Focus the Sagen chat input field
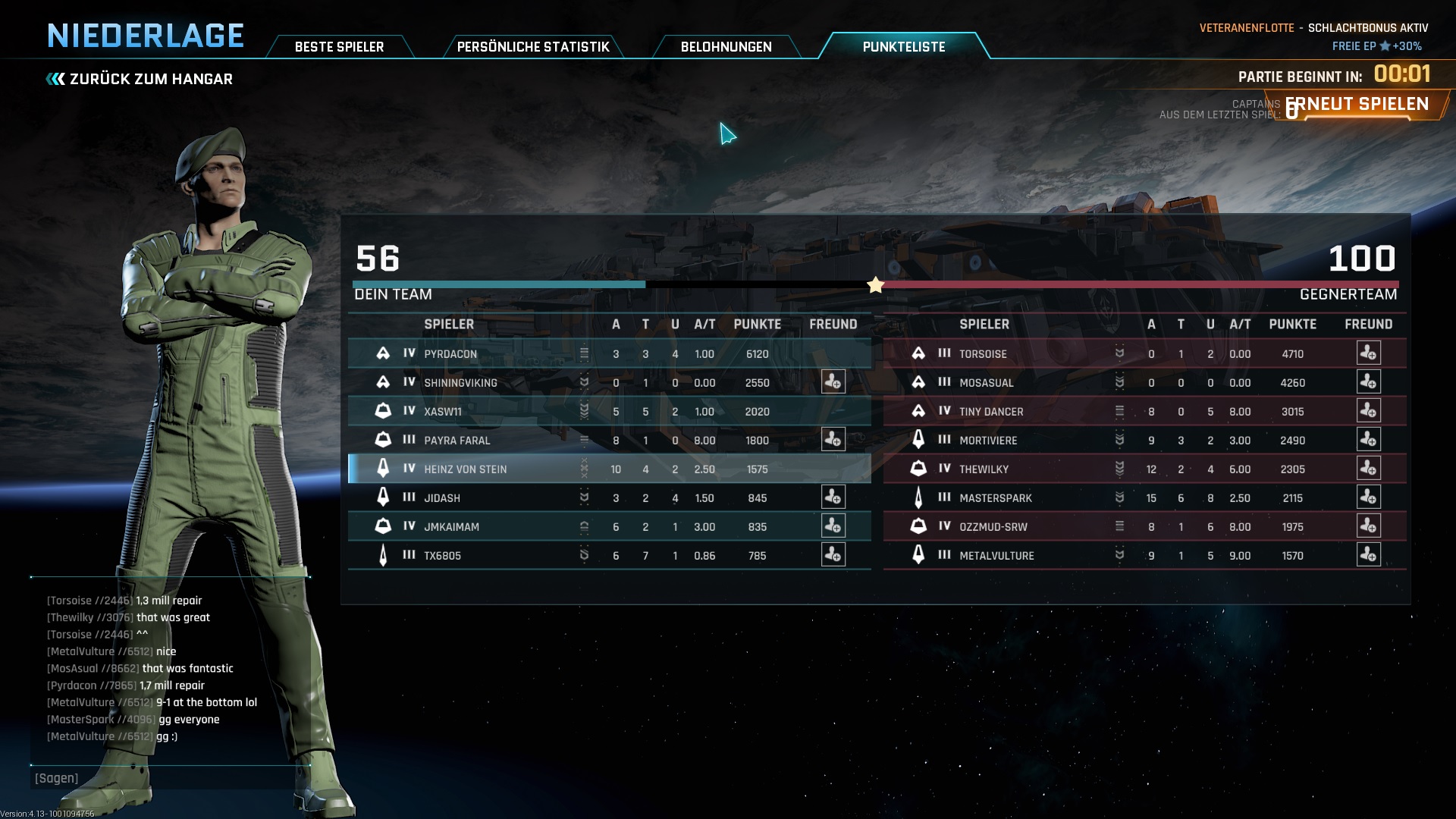Screen dimensions: 1456x819 click(171, 778)
